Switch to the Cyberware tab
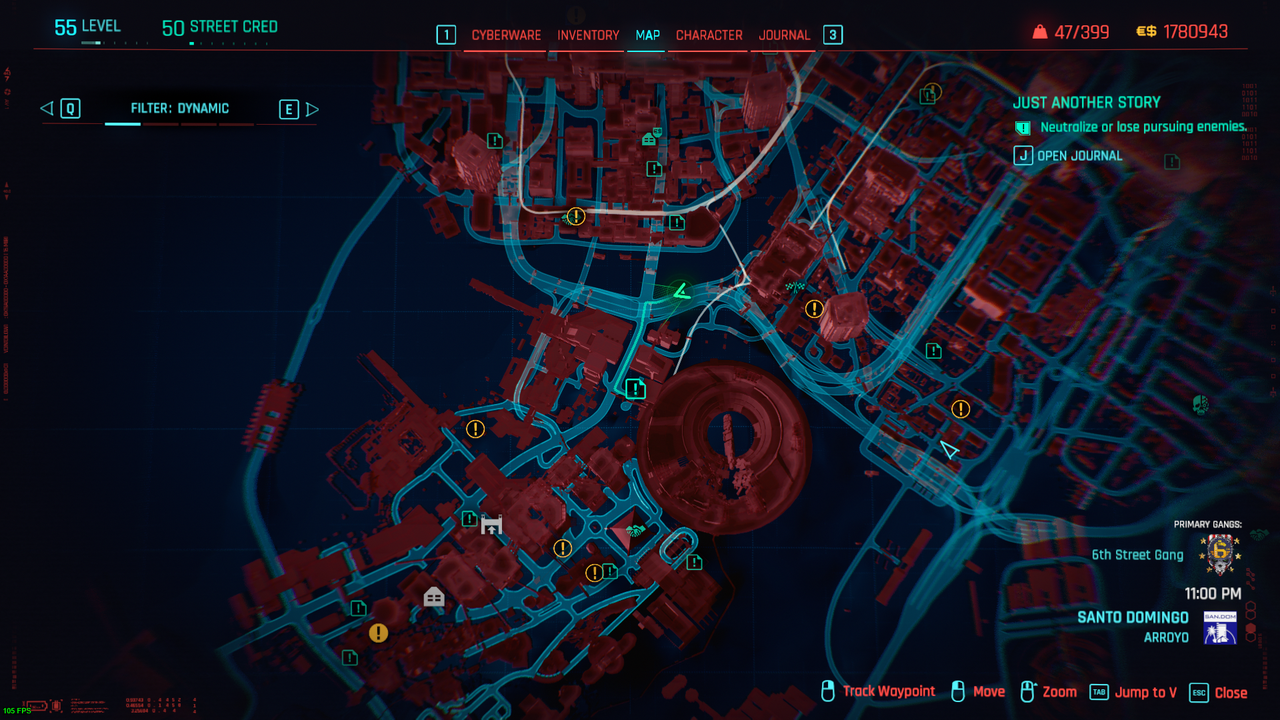 click(x=506, y=35)
